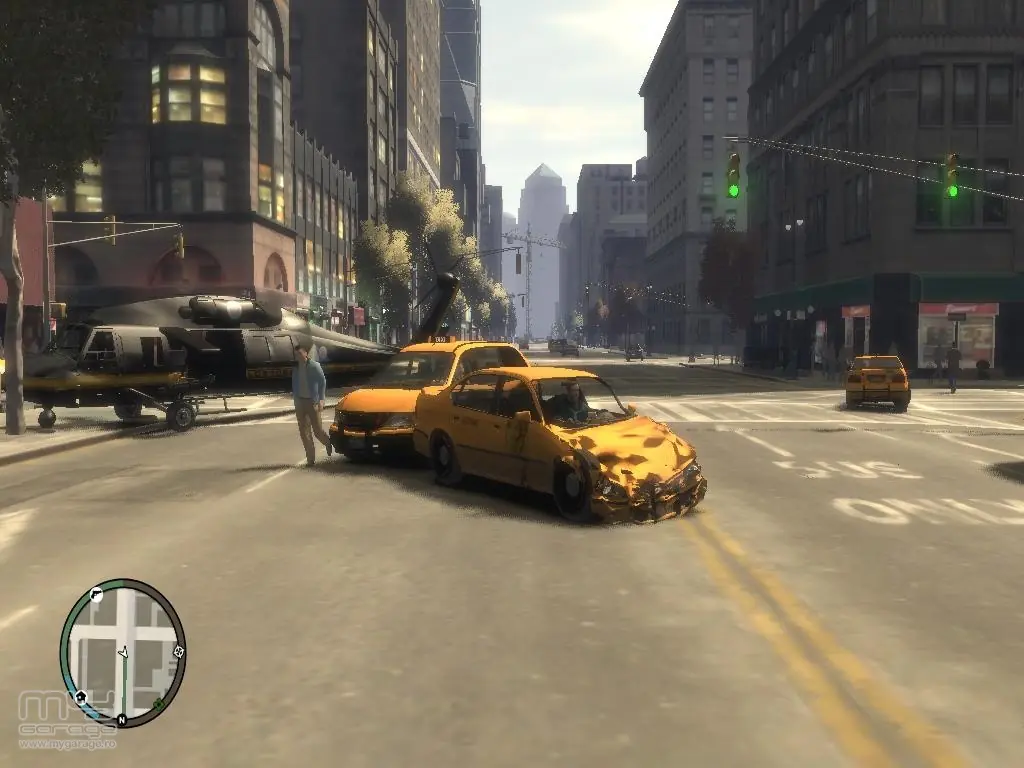Viewport: 1024px width, 768px height.
Task: Select the crosshair target marker on the radar
Action: click(178, 652)
